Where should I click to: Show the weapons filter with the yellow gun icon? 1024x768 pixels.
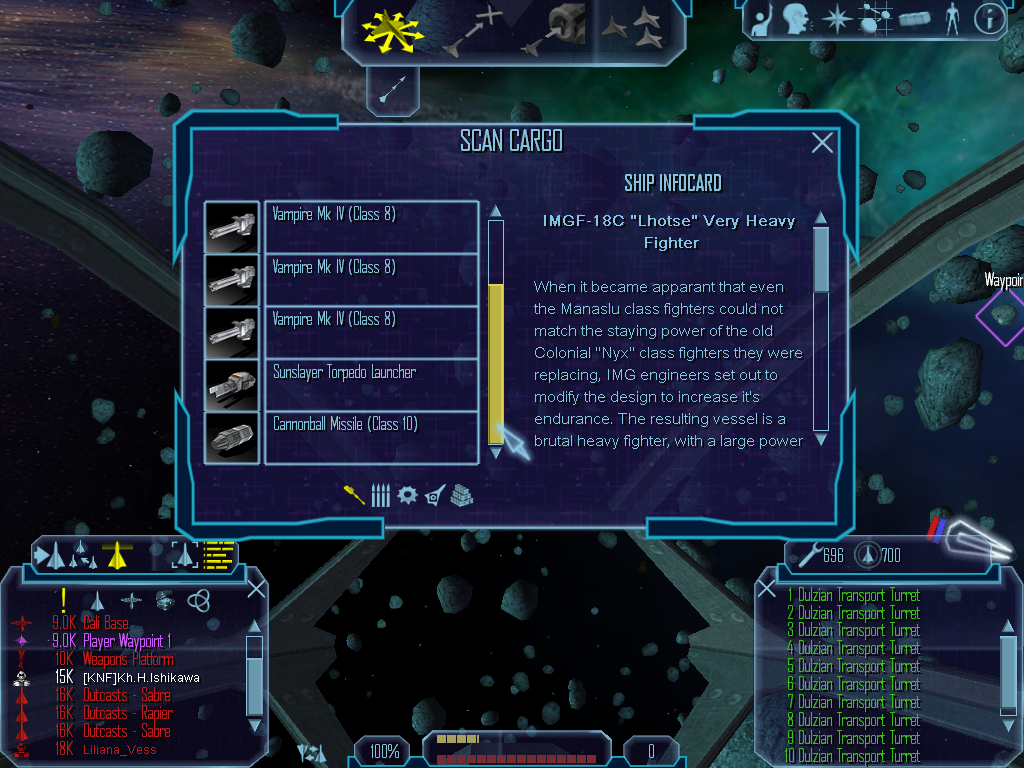point(354,495)
